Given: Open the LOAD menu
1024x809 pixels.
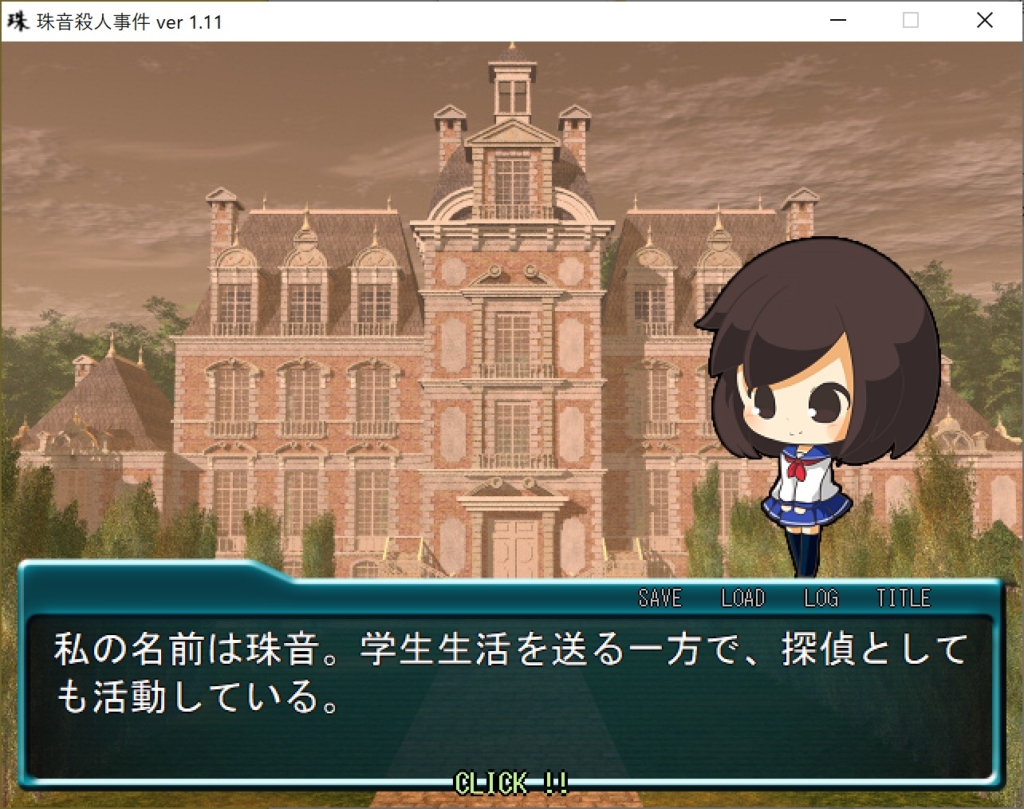Looking at the screenshot, I should [x=743, y=598].
